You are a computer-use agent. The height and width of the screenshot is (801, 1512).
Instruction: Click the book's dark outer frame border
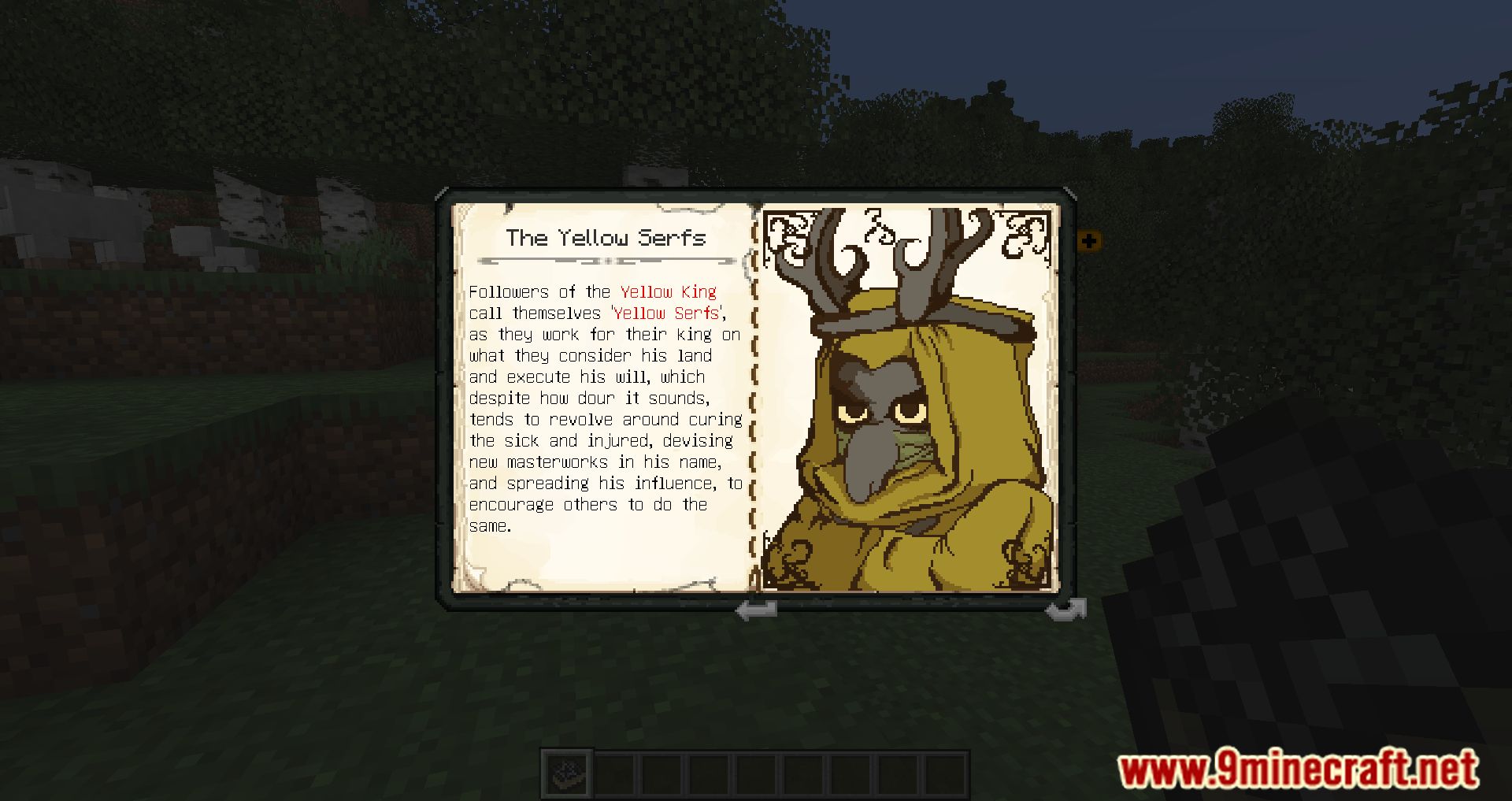(x=756, y=197)
